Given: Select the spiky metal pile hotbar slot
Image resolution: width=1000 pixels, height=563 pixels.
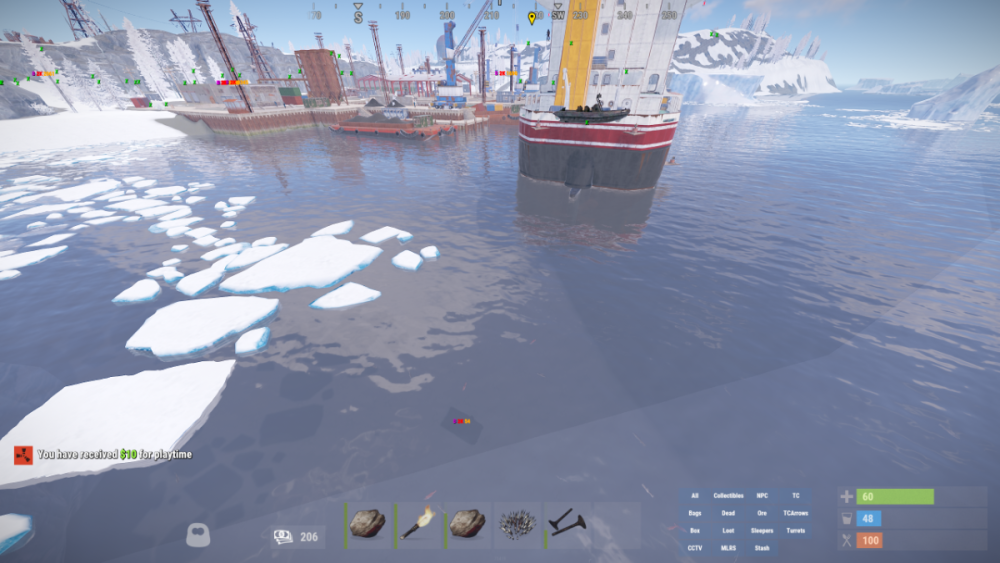Looking at the screenshot, I should pyautogui.click(x=517, y=525).
